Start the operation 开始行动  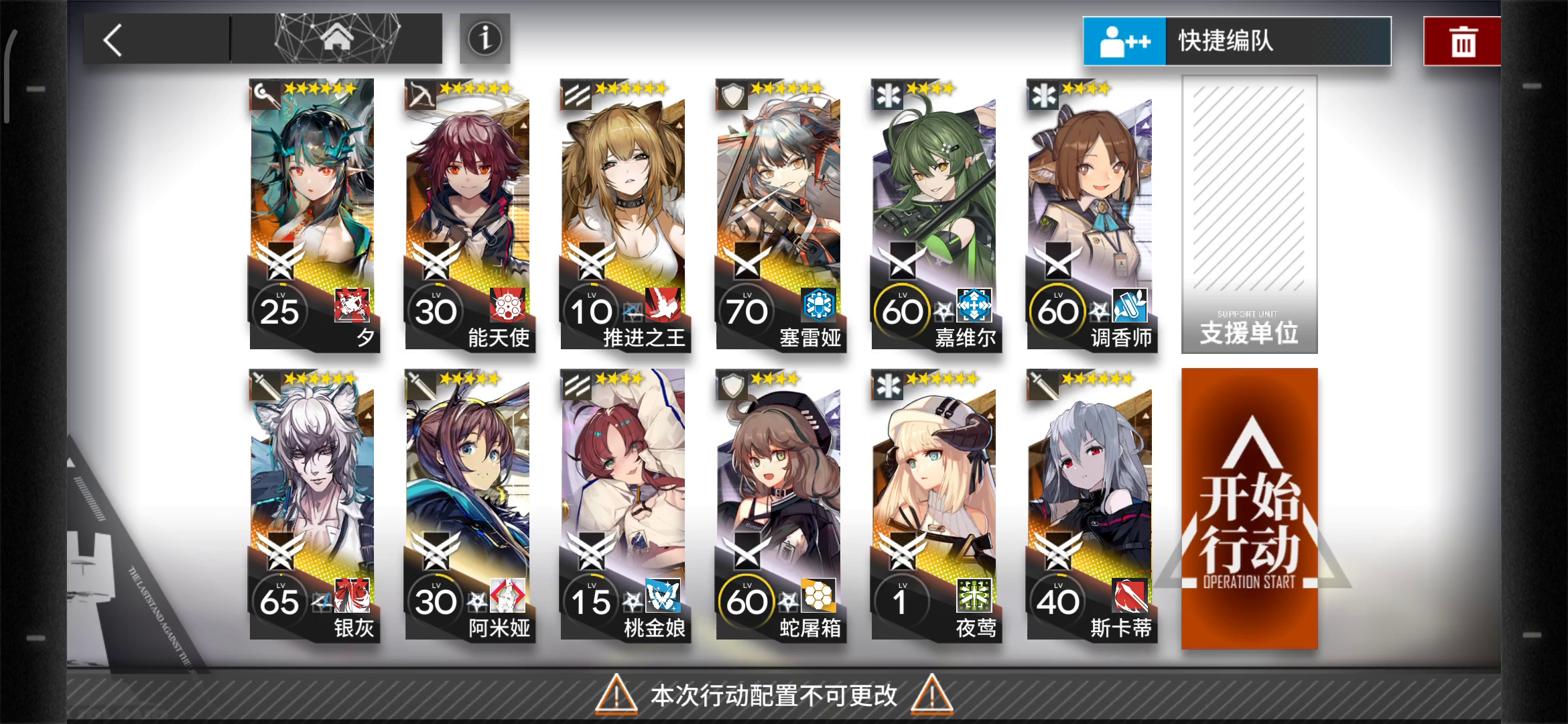[x=1249, y=508]
